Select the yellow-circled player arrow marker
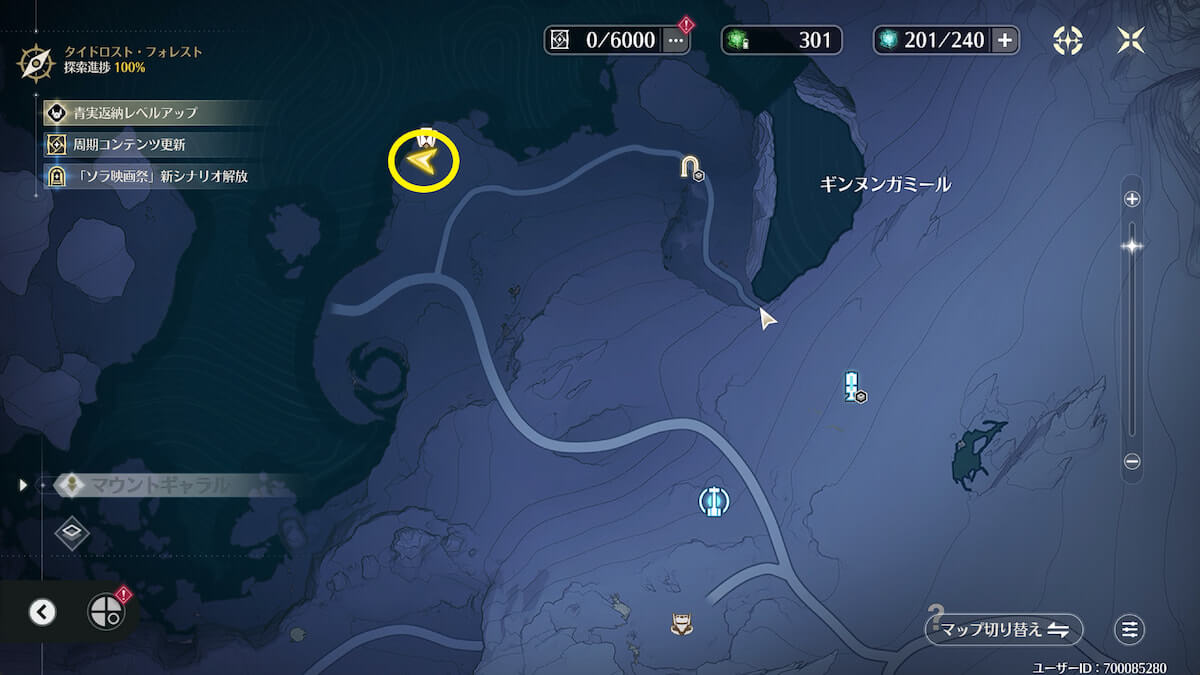 [423, 161]
